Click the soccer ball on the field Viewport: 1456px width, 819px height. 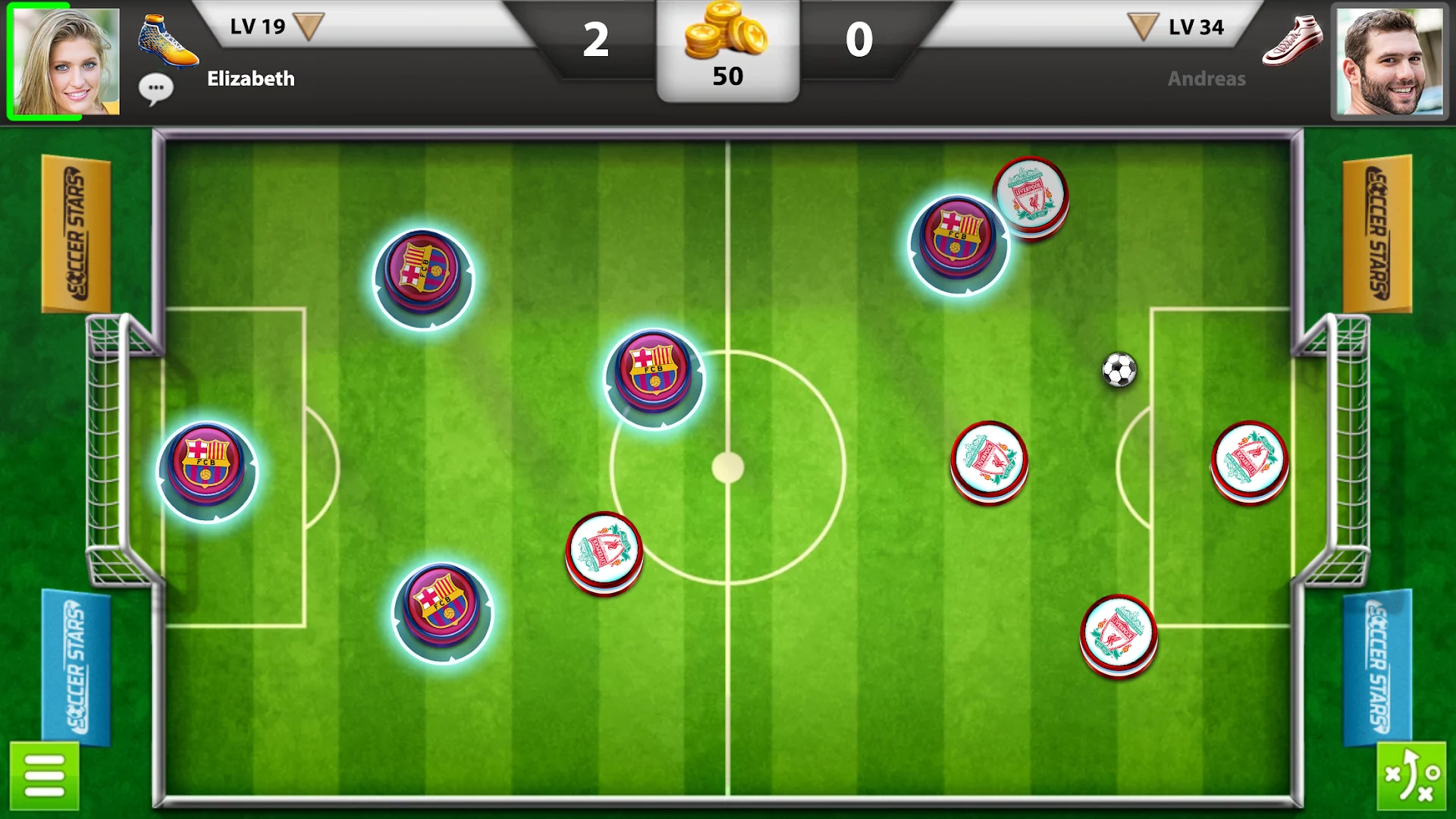1119,369
